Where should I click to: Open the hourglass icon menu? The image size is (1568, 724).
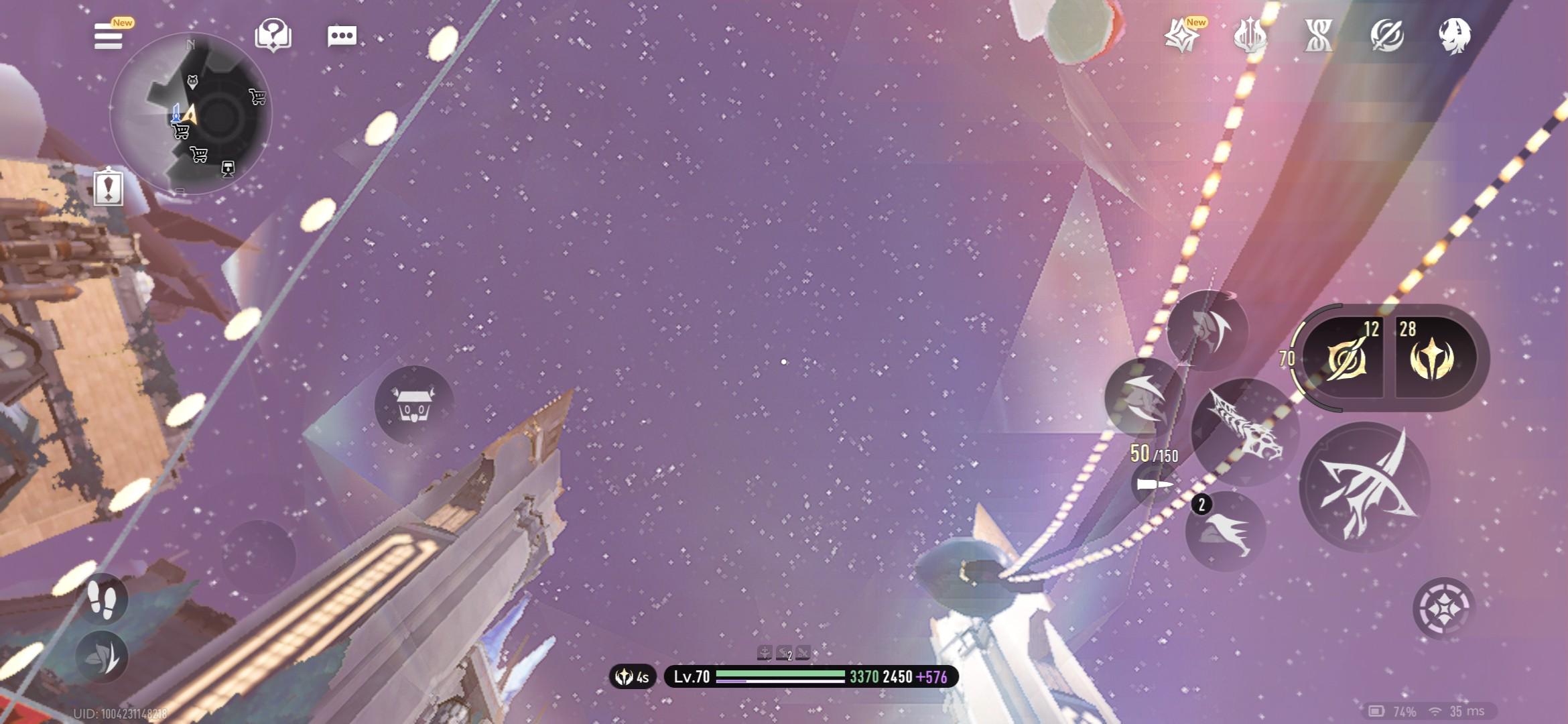[x=1318, y=36]
